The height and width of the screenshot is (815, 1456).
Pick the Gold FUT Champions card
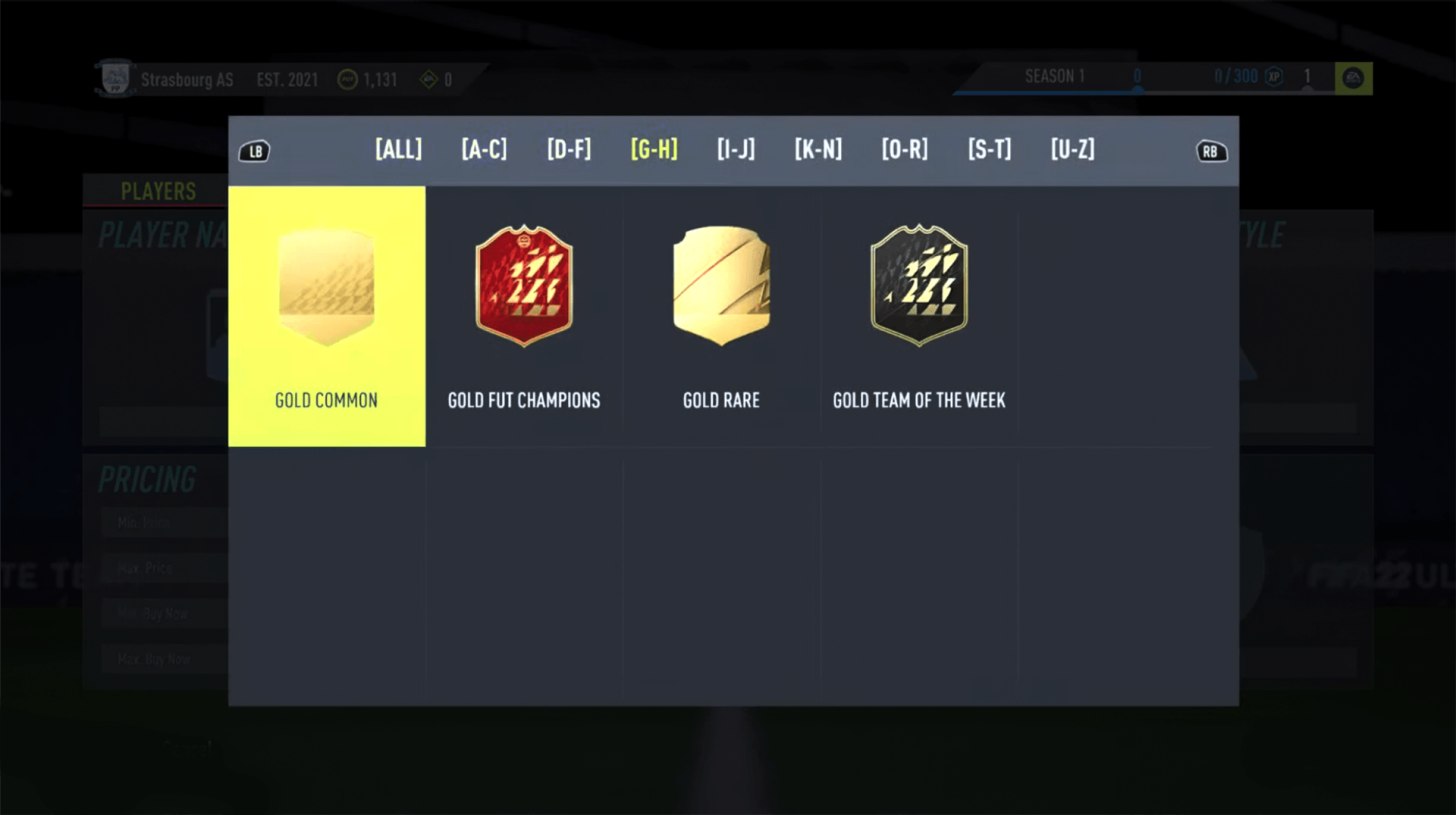pyautogui.click(x=523, y=314)
